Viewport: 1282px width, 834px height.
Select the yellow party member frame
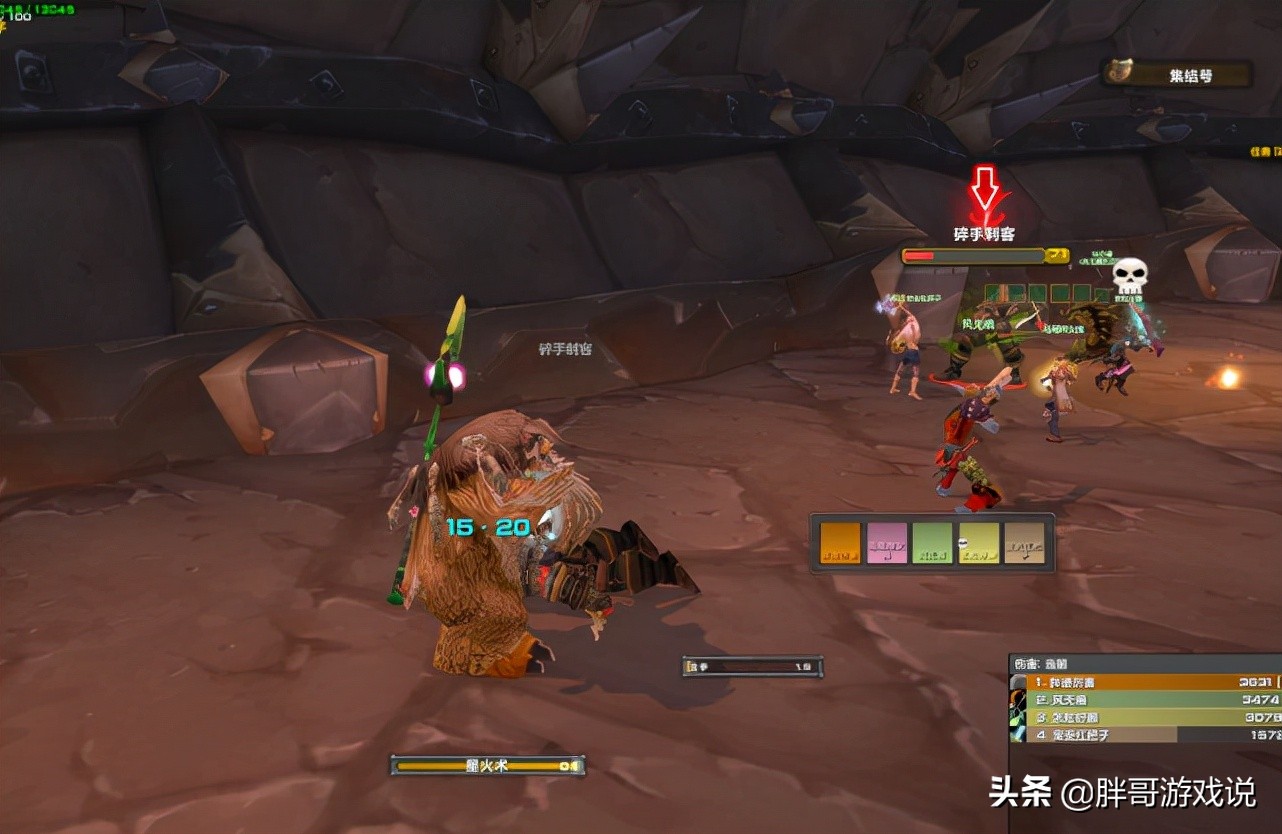tap(978, 543)
